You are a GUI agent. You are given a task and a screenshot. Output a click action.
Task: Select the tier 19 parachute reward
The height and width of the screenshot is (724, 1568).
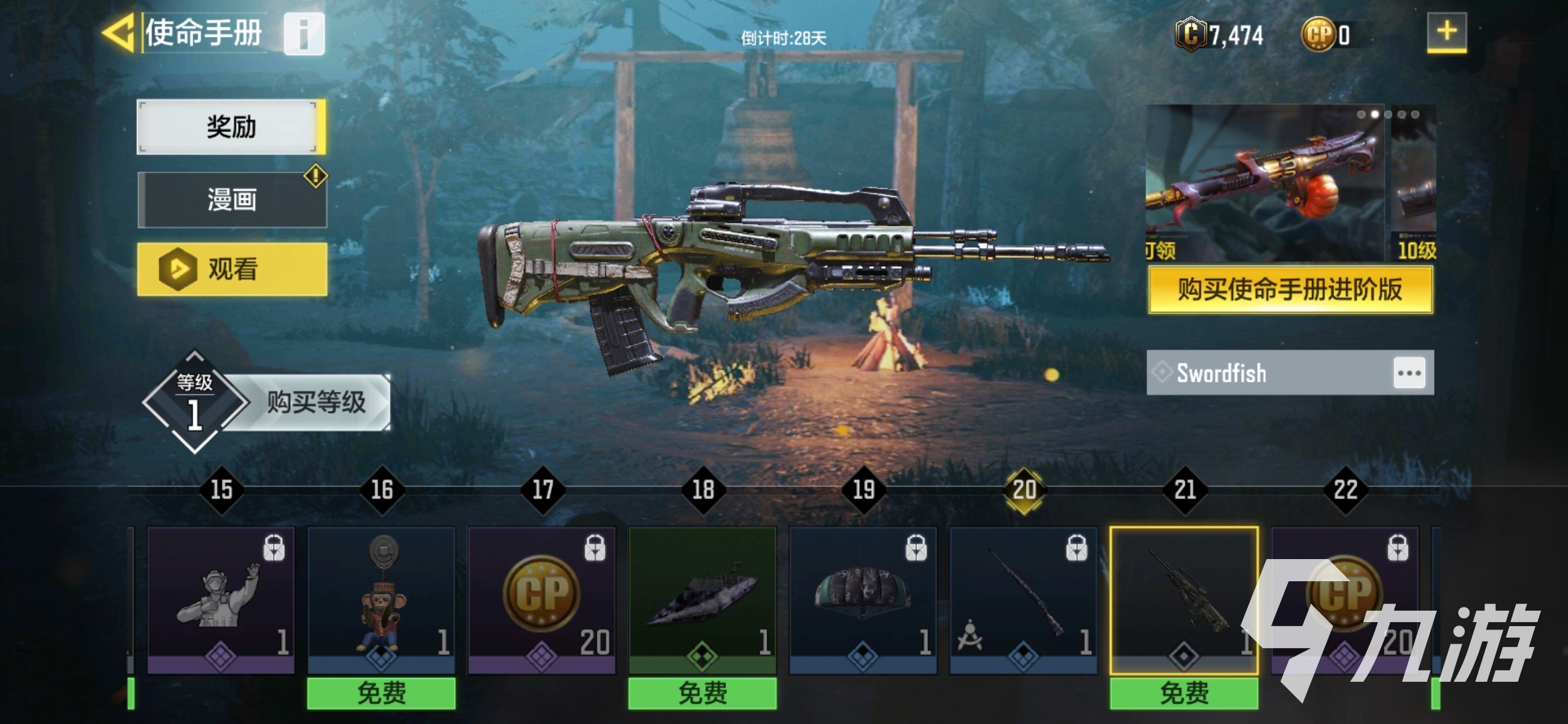coord(863,600)
